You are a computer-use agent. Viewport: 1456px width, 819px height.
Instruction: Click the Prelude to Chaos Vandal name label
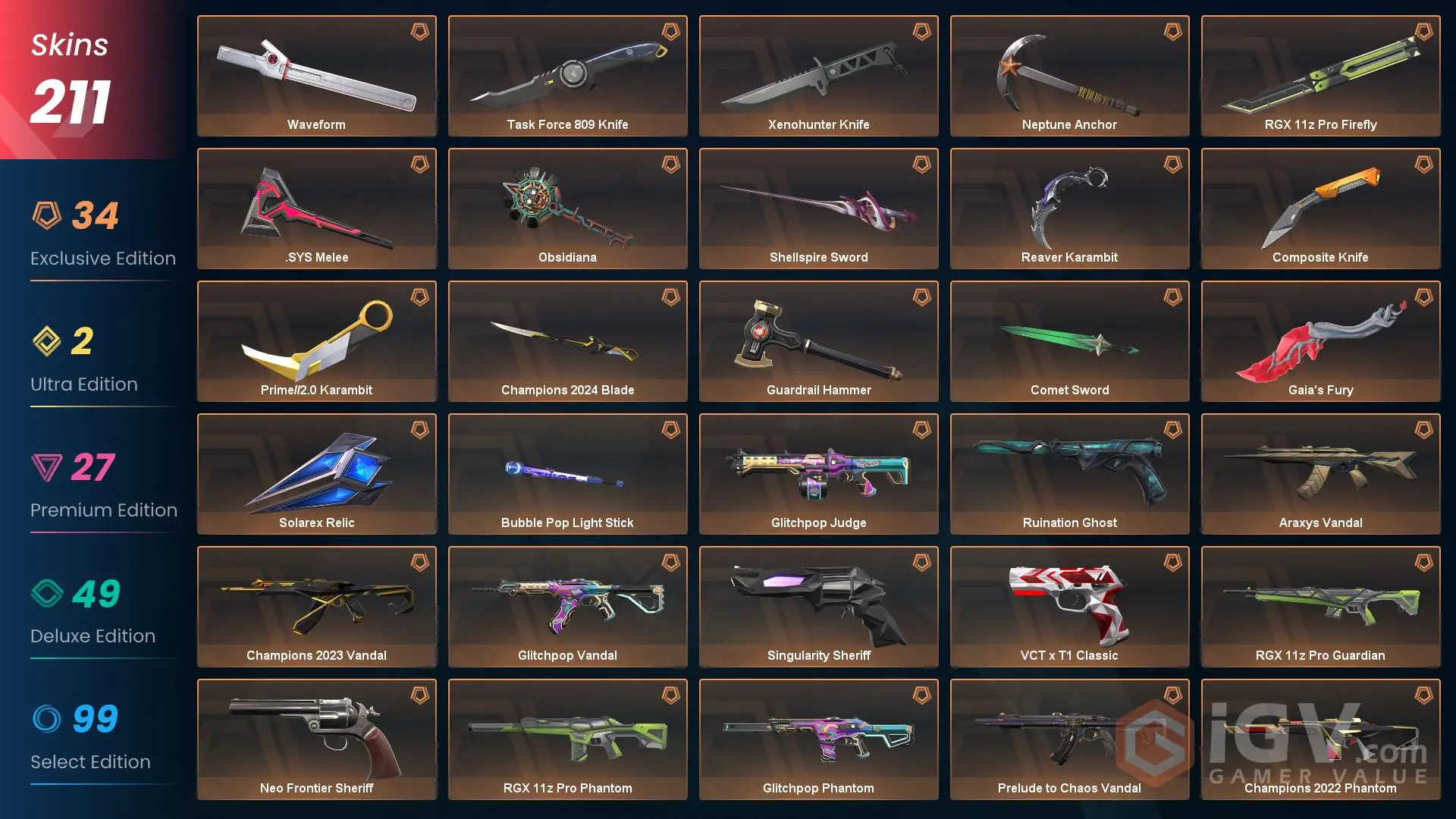[x=1069, y=788]
